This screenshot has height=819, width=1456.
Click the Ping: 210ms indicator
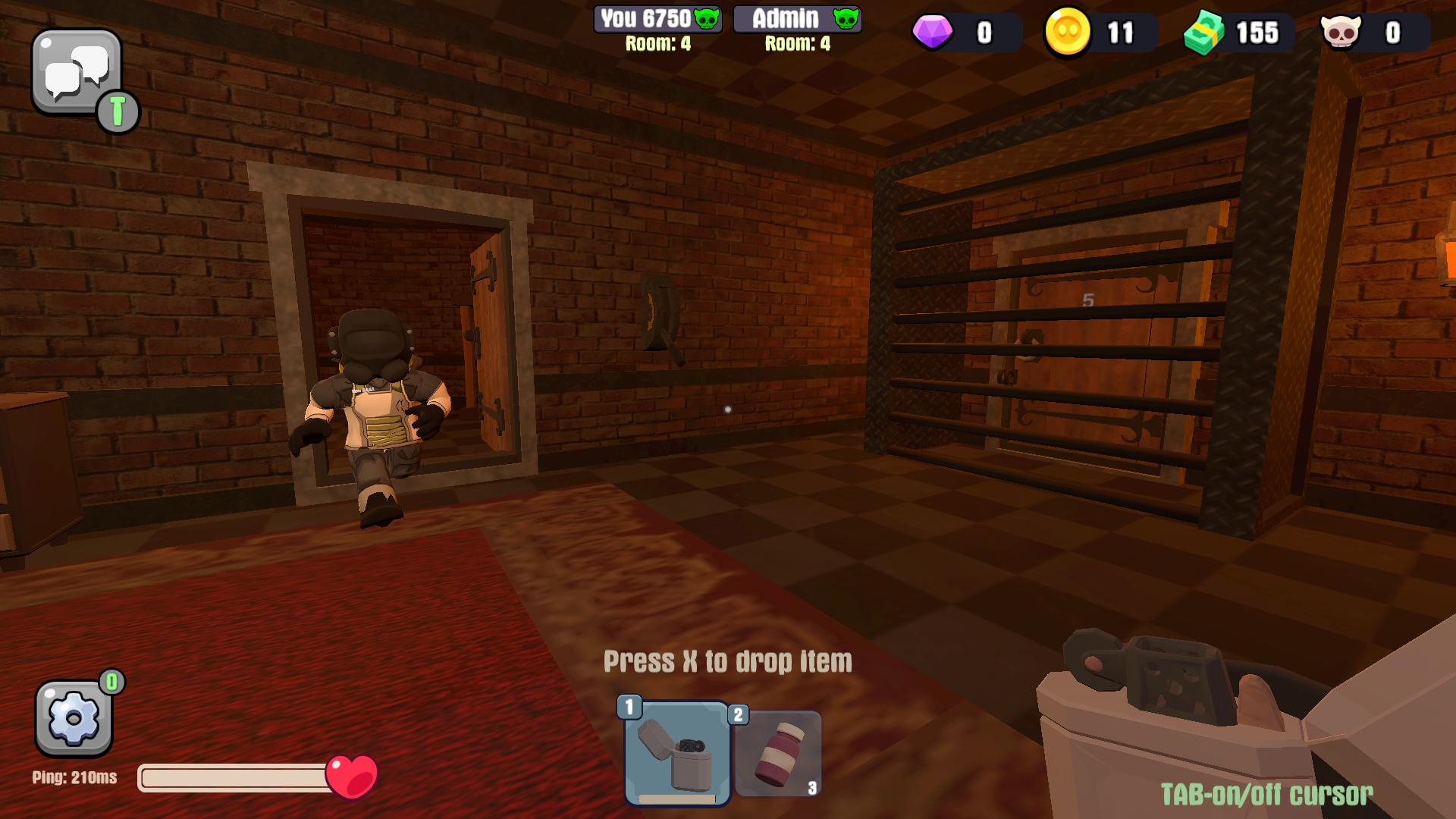point(74,777)
